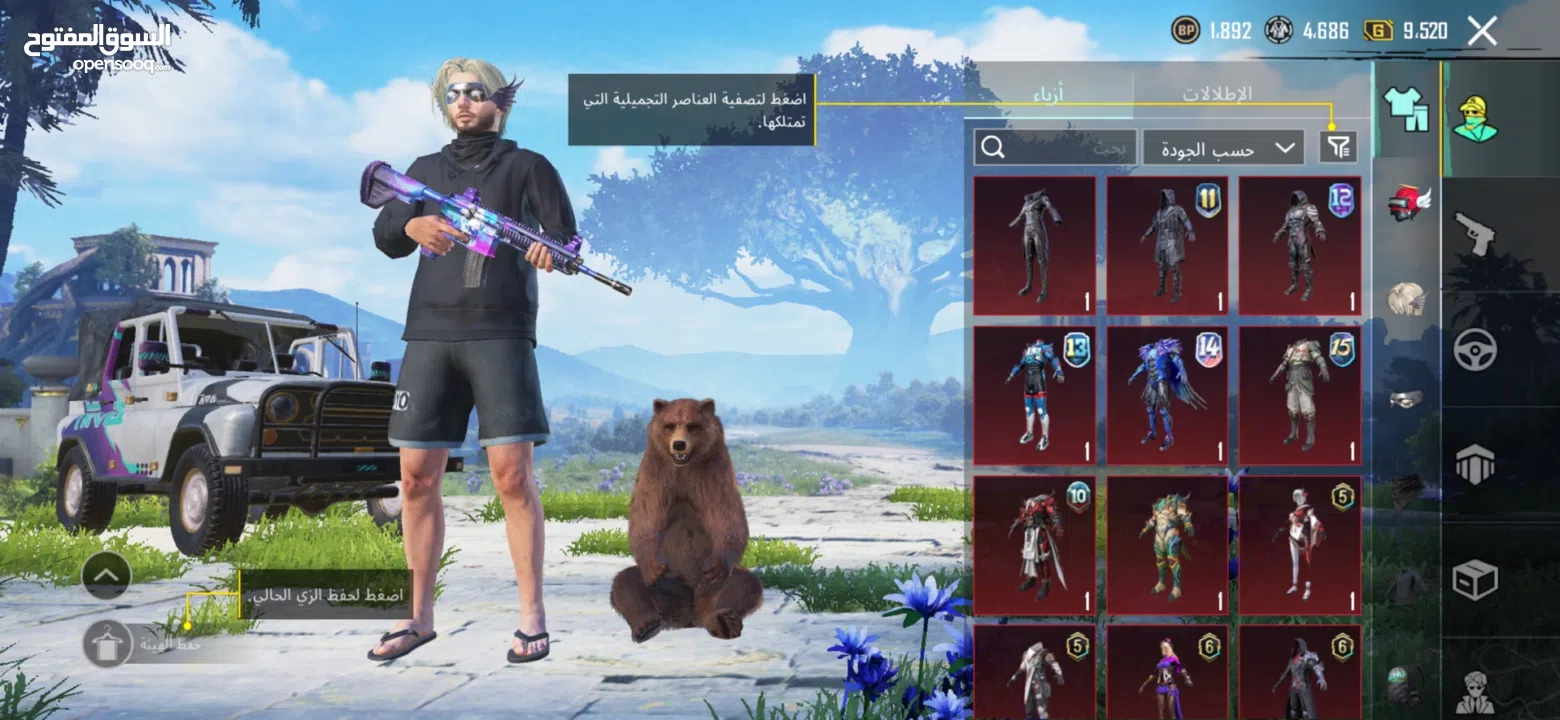This screenshot has width=1560, height=720.
Task: Open the fortress-style headgear category
Action: coord(1478,465)
